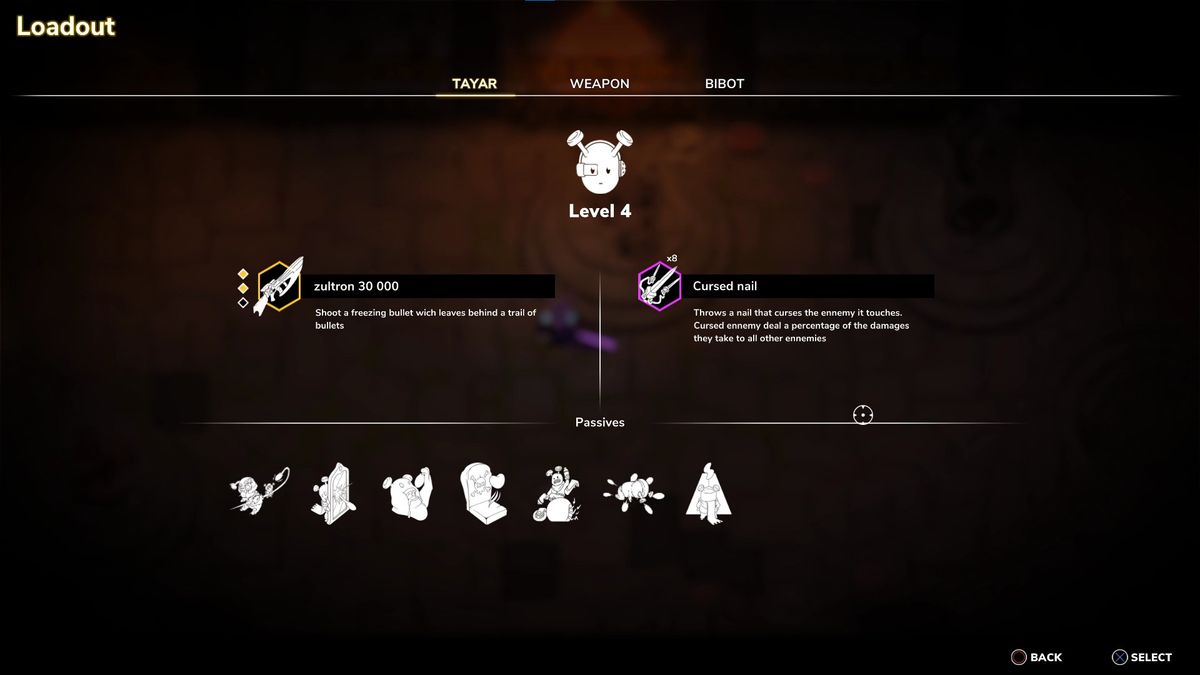Screen dimensions: 1200x675
Task: Show the BIBOT tab
Action: 724,84
